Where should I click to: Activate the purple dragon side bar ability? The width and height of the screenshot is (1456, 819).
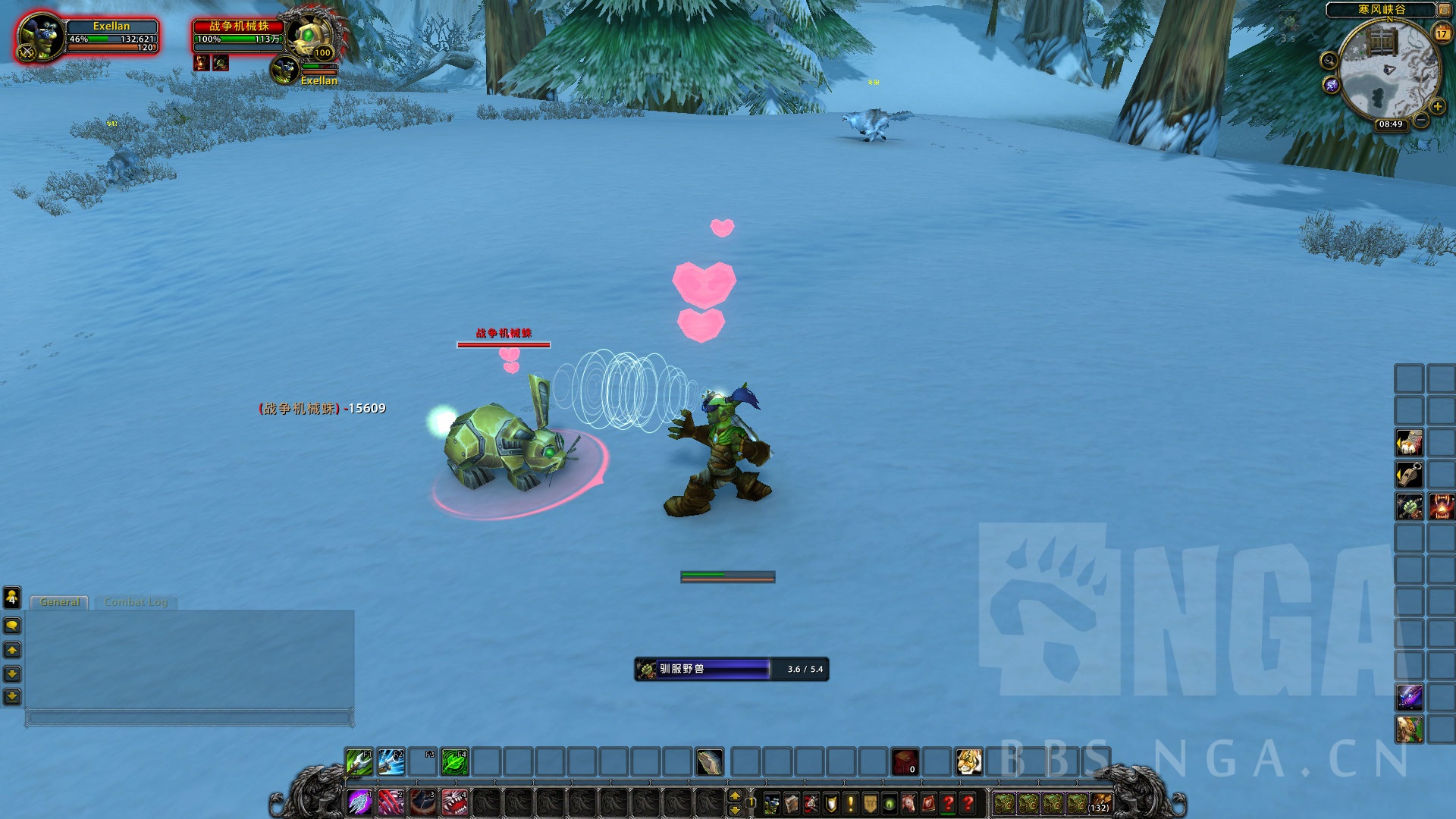click(x=1409, y=696)
